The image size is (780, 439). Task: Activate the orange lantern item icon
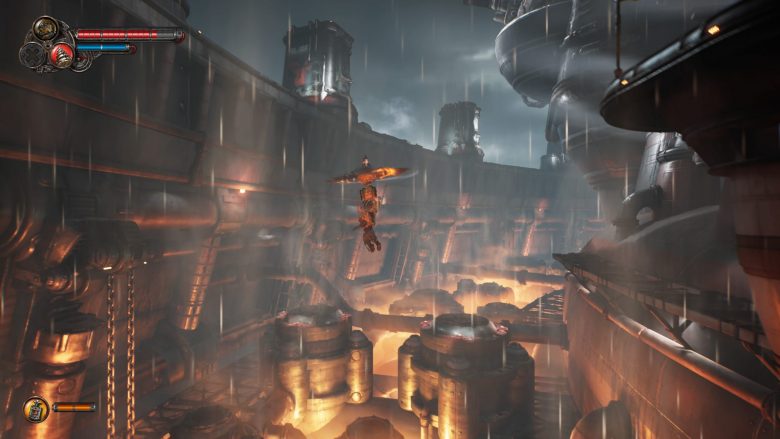[36, 408]
